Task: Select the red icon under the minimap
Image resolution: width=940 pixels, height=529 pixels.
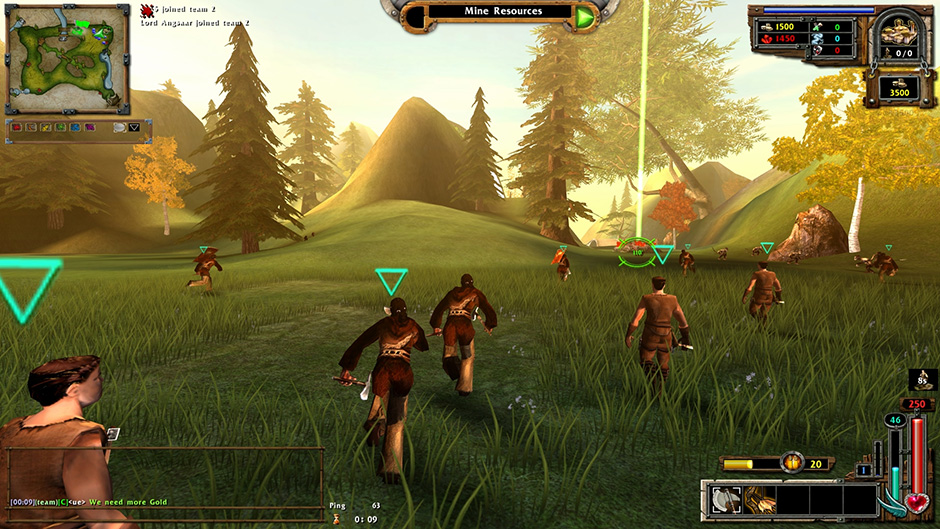Action: (17, 128)
